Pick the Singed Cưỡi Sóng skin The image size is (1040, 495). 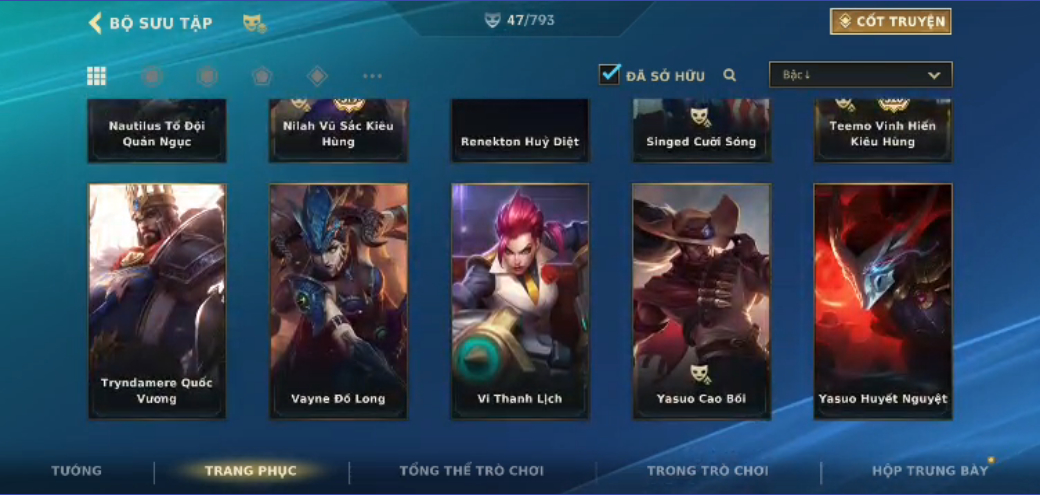pos(701,131)
